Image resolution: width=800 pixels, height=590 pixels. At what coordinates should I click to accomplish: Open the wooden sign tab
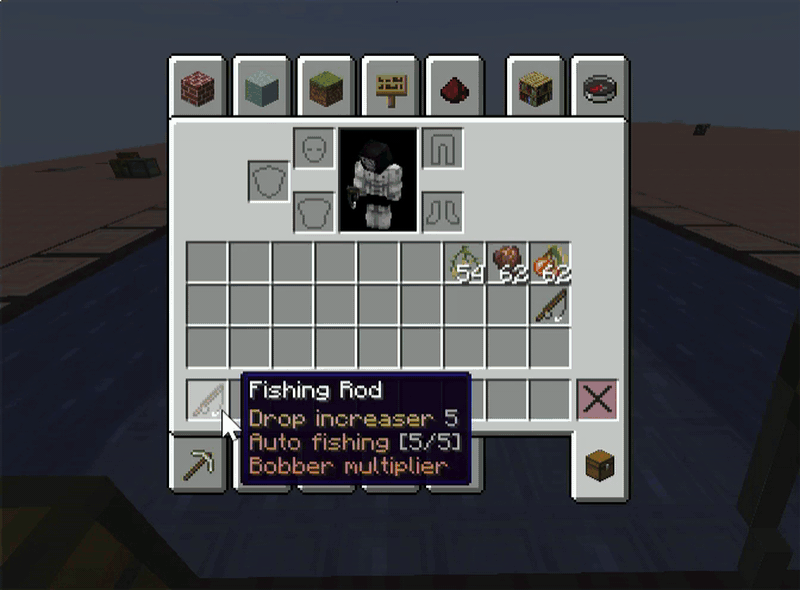(x=390, y=90)
